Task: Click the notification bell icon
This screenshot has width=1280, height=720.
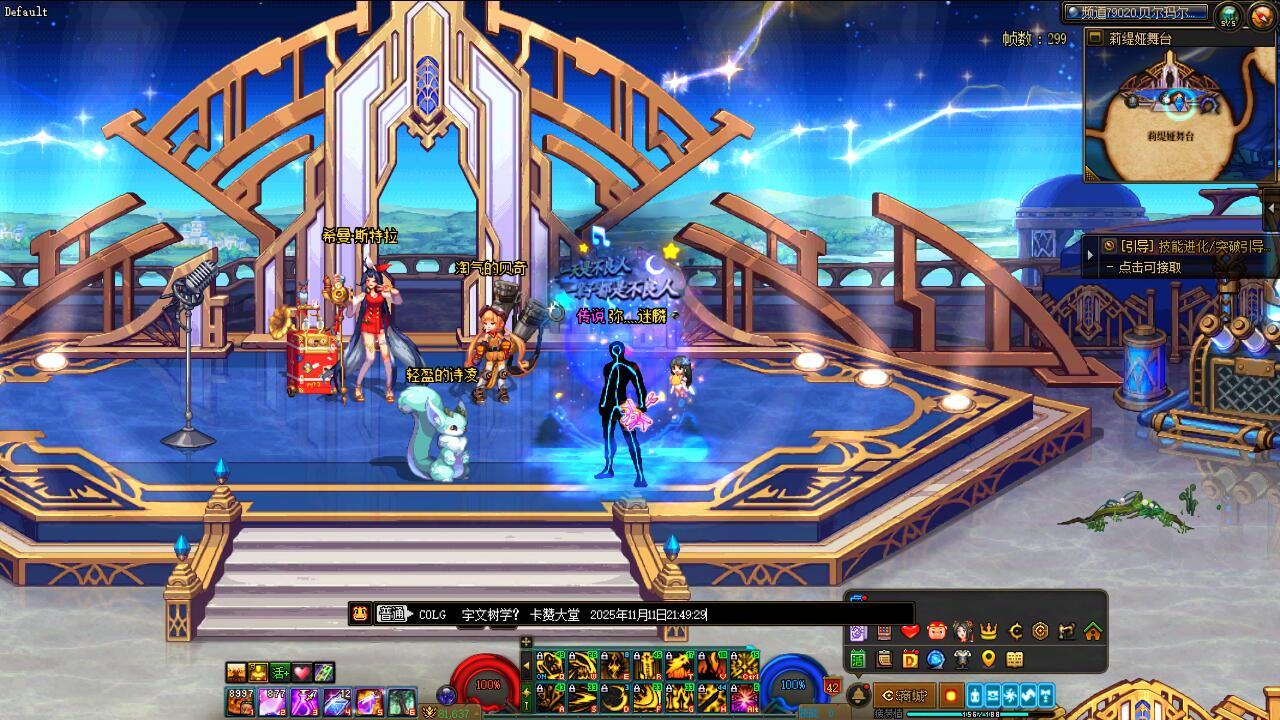Action: (858, 695)
